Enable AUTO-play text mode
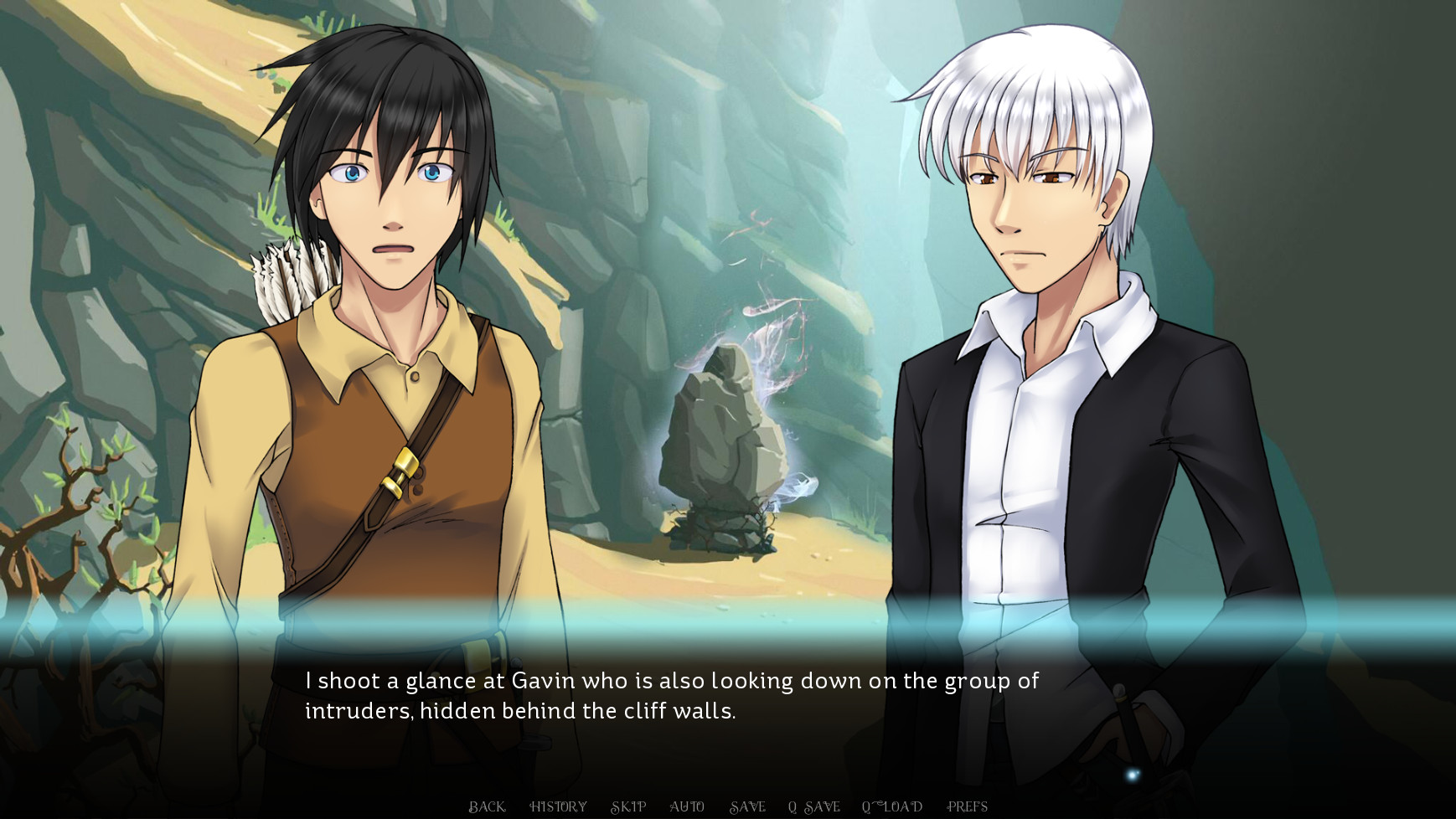This screenshot has width=1456, height=819. pyautogui.click(x=688, y=806)
